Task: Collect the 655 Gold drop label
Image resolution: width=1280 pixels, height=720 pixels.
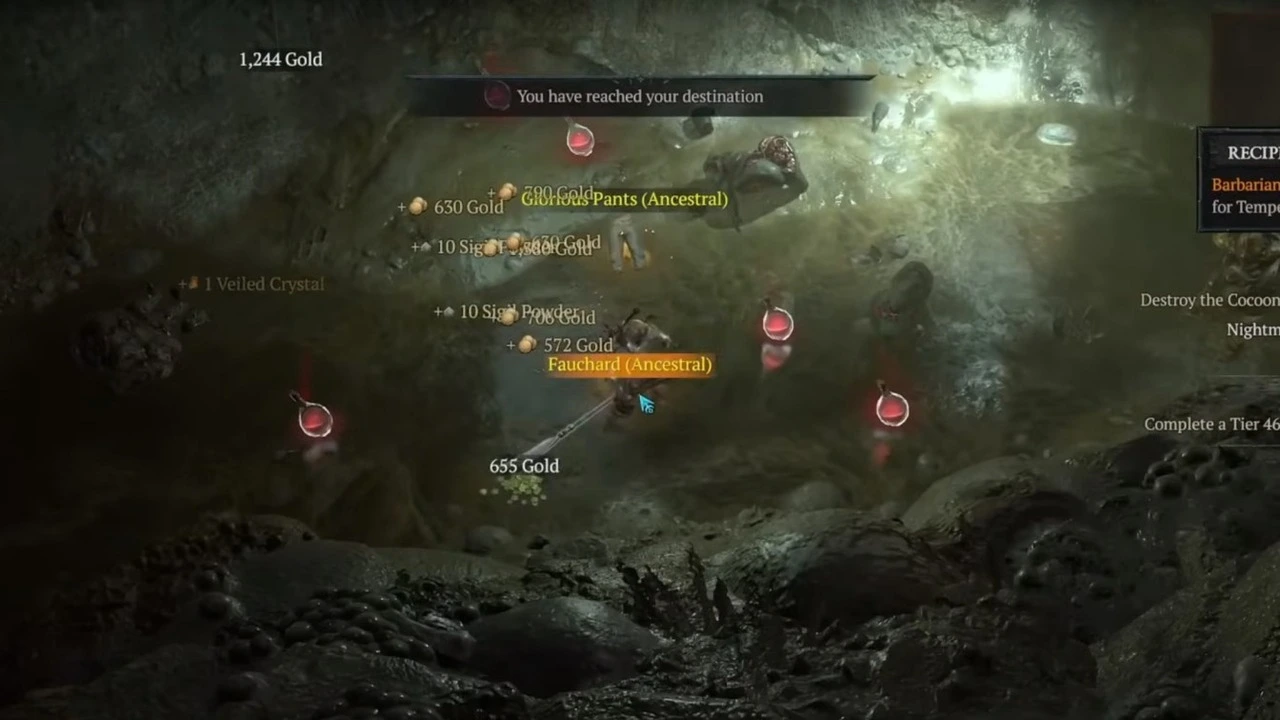Action: (x=524, y=466)
